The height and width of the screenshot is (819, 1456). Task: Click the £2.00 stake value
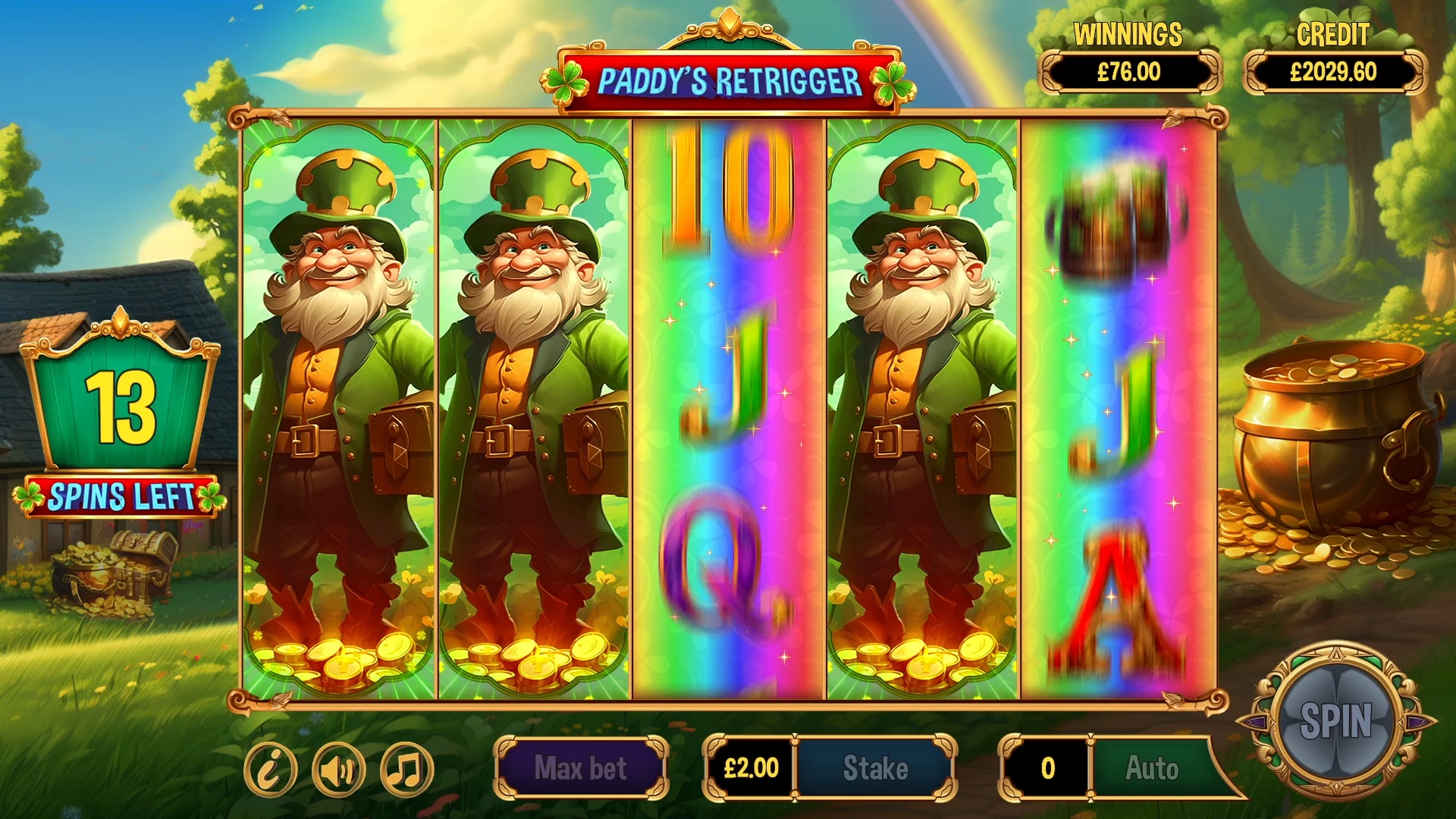751,768
